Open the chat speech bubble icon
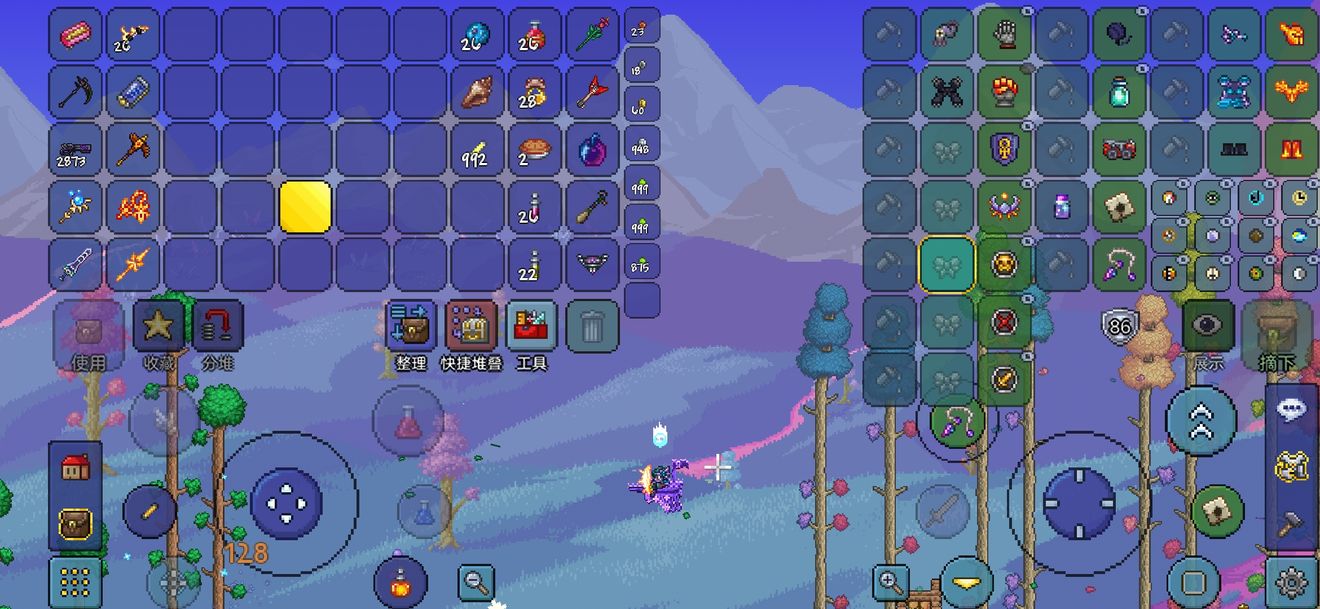Viewport: 1320px width, 609px height. (1291, 411)
